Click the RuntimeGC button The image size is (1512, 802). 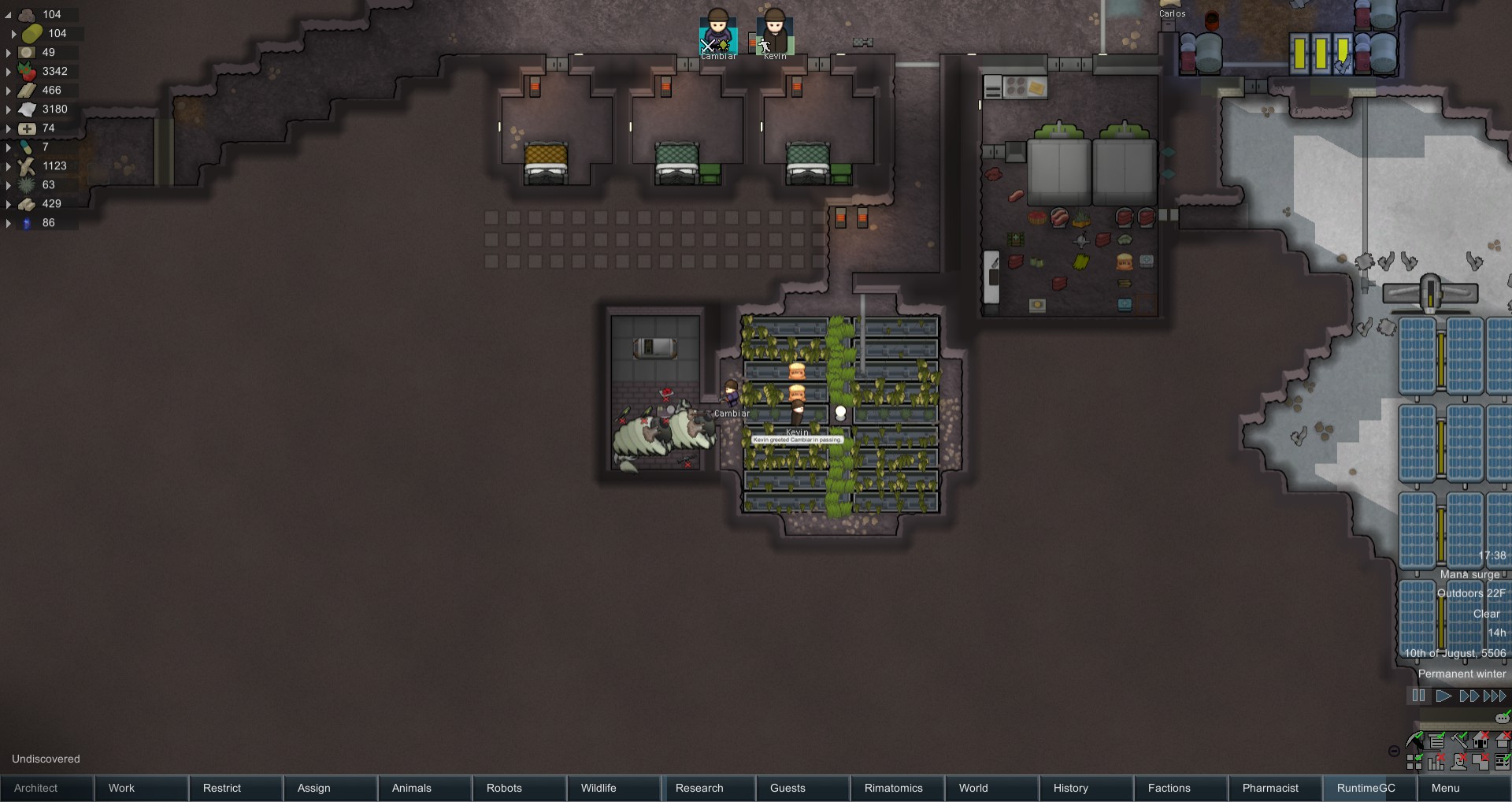point(1366,788)
